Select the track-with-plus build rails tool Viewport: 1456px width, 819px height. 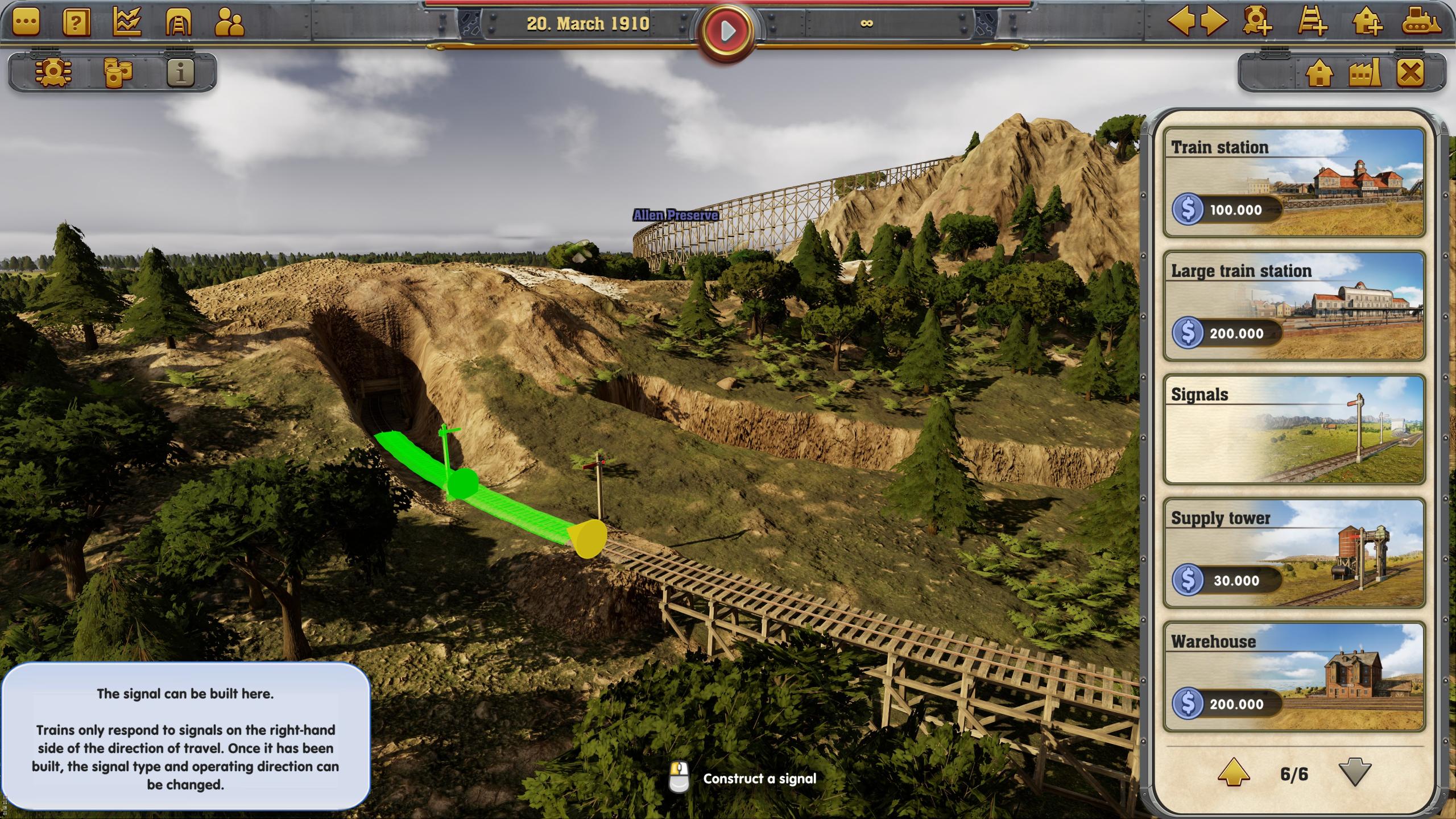point(1312,22)
